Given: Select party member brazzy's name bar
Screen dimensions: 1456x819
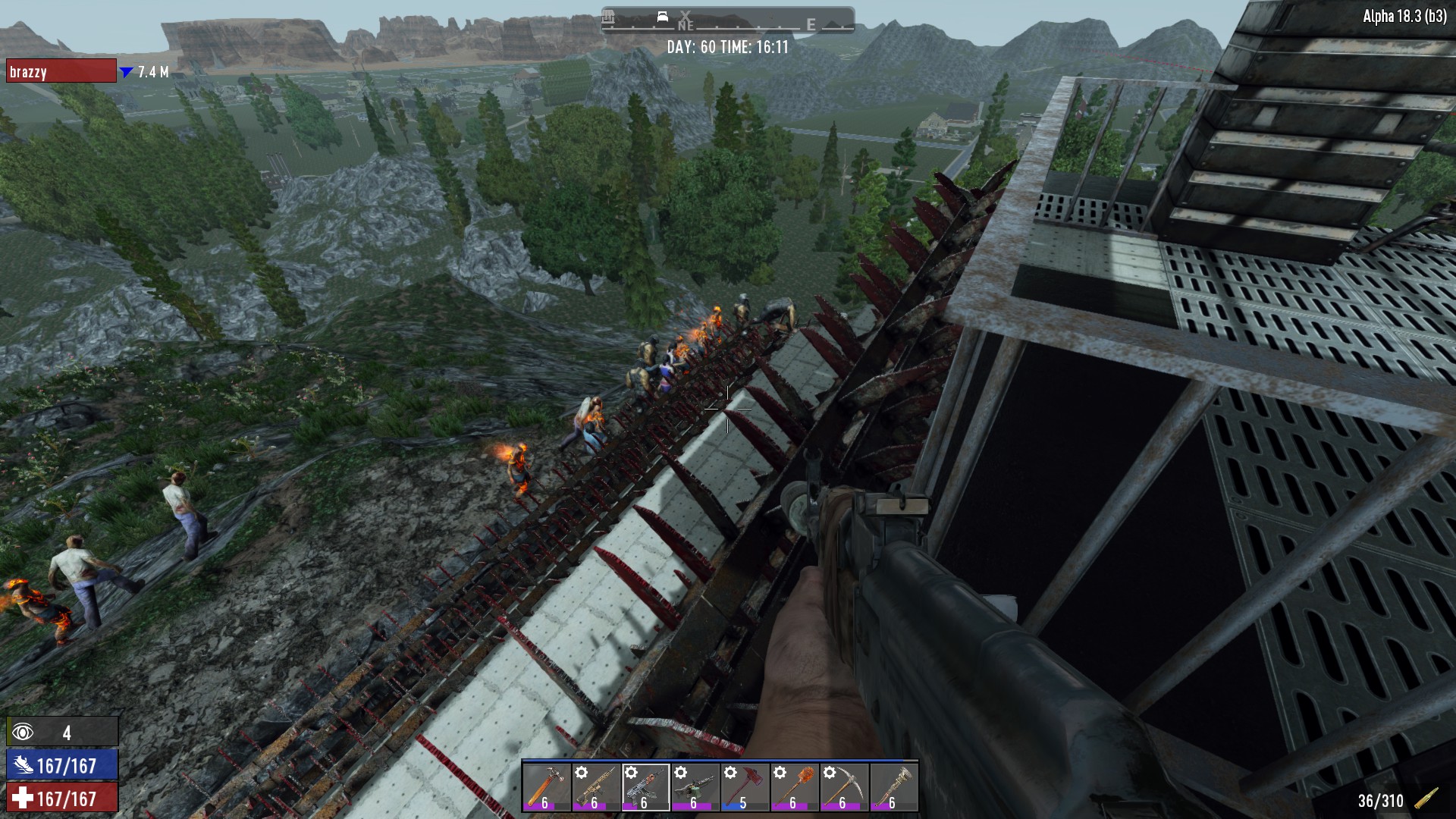Looking at the screenshot, I should [x=61, y=71].
